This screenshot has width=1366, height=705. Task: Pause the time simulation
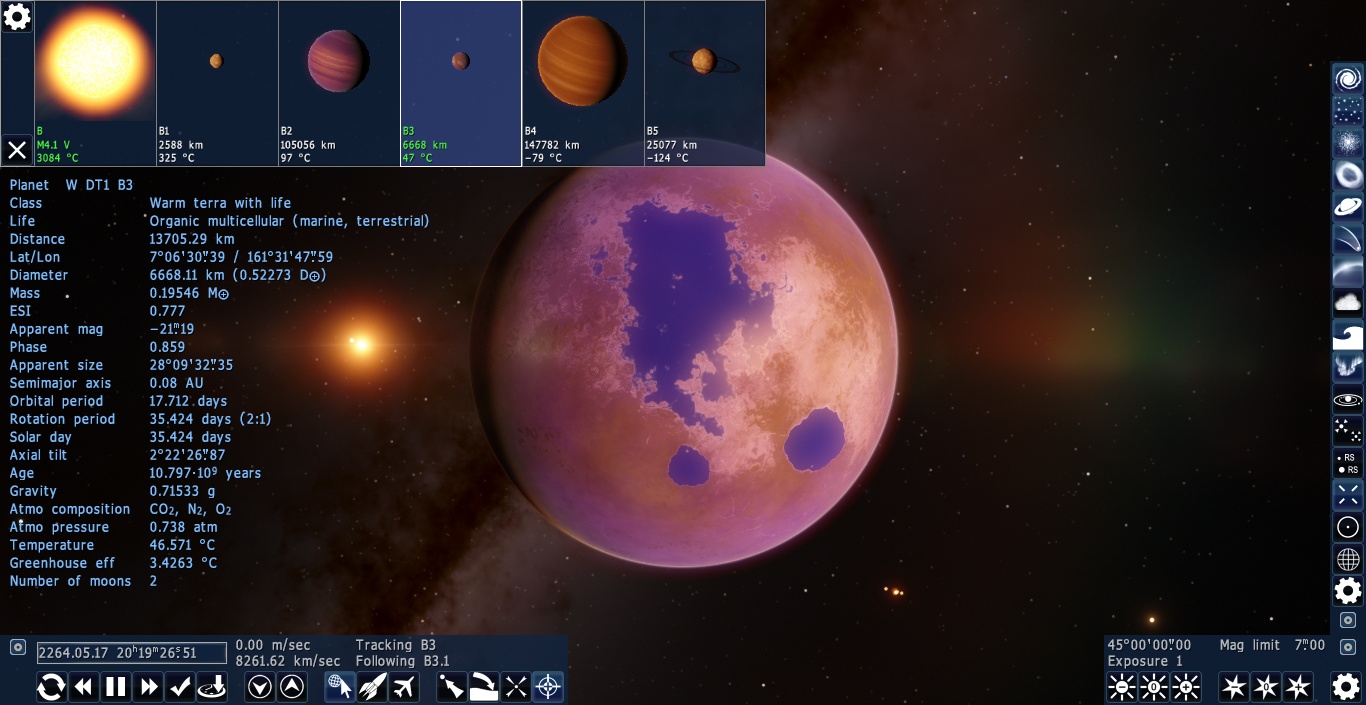(117, 687)
